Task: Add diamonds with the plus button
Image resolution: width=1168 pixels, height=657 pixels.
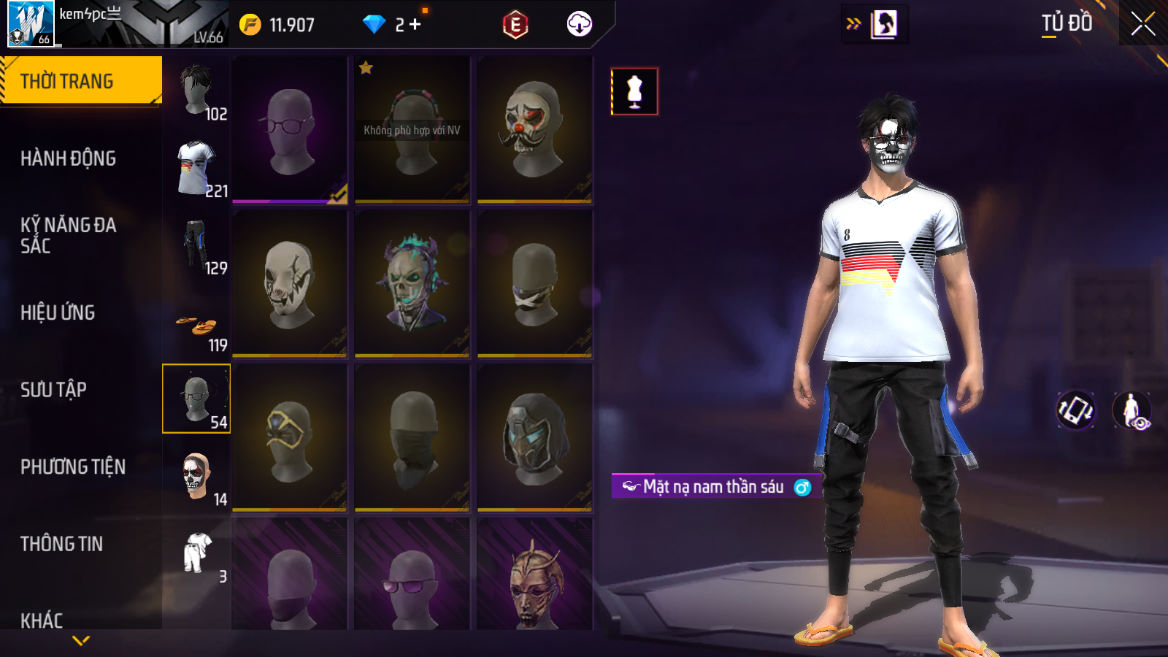Action: click(x=415, y=25)
